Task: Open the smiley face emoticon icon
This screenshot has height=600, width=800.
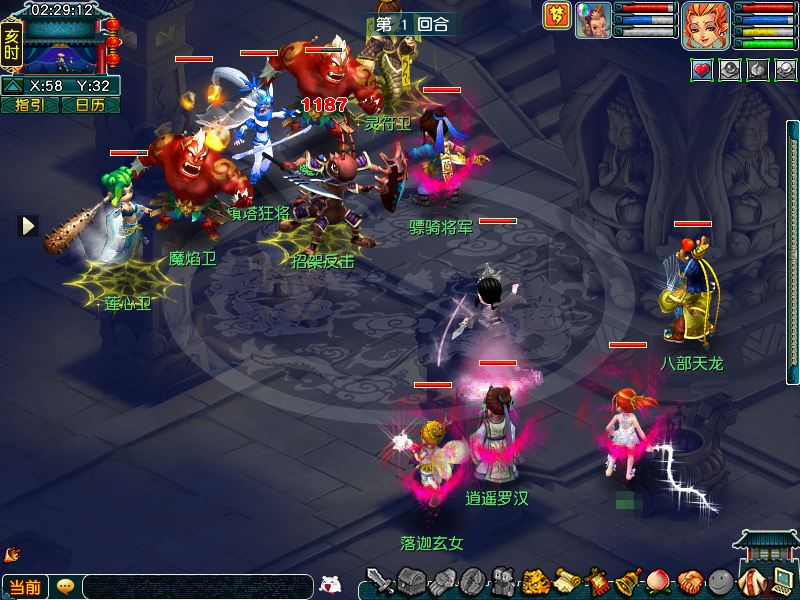Action: (719, 581)
